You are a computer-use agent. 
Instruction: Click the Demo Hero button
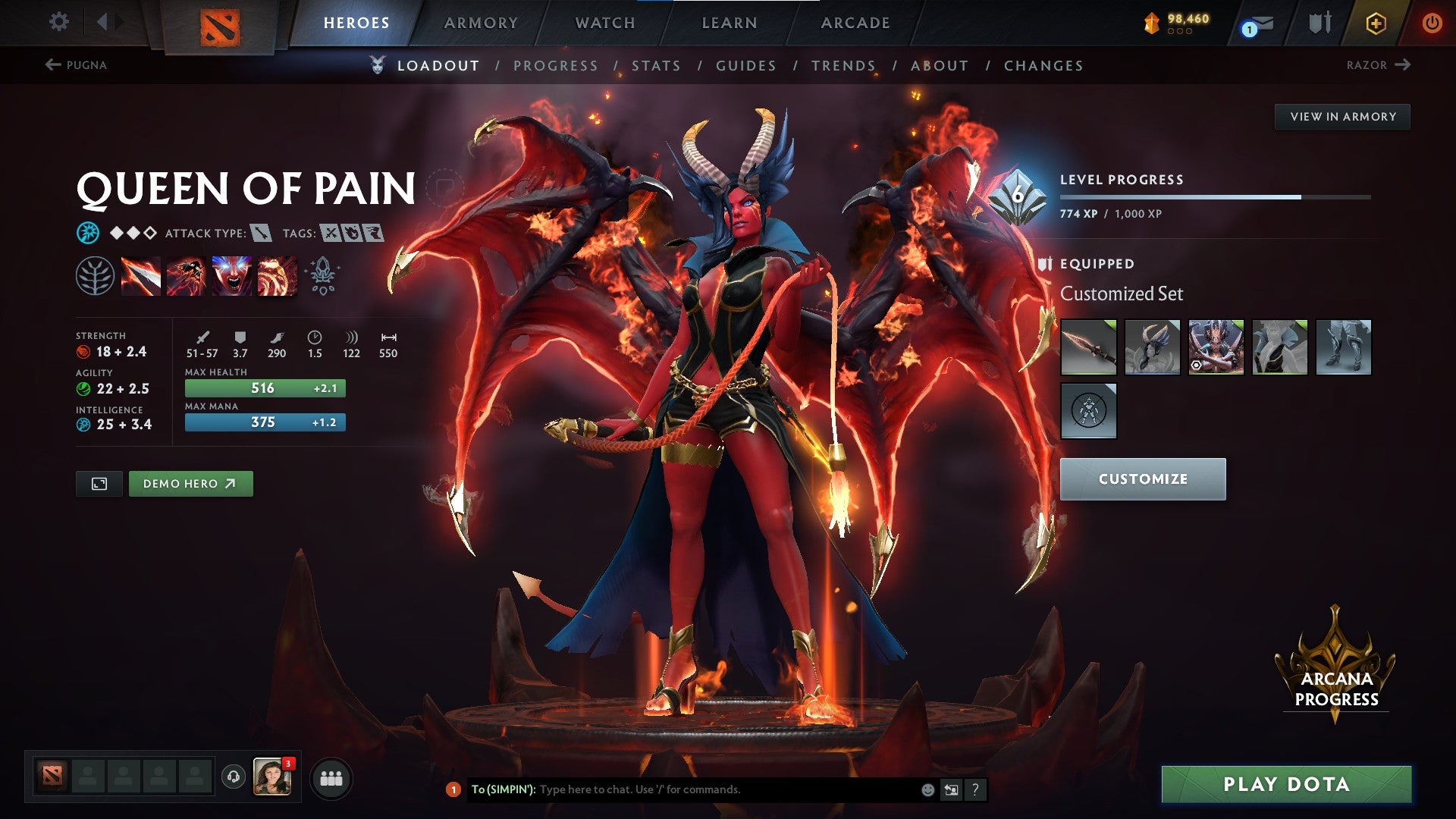tap(190, 483)
